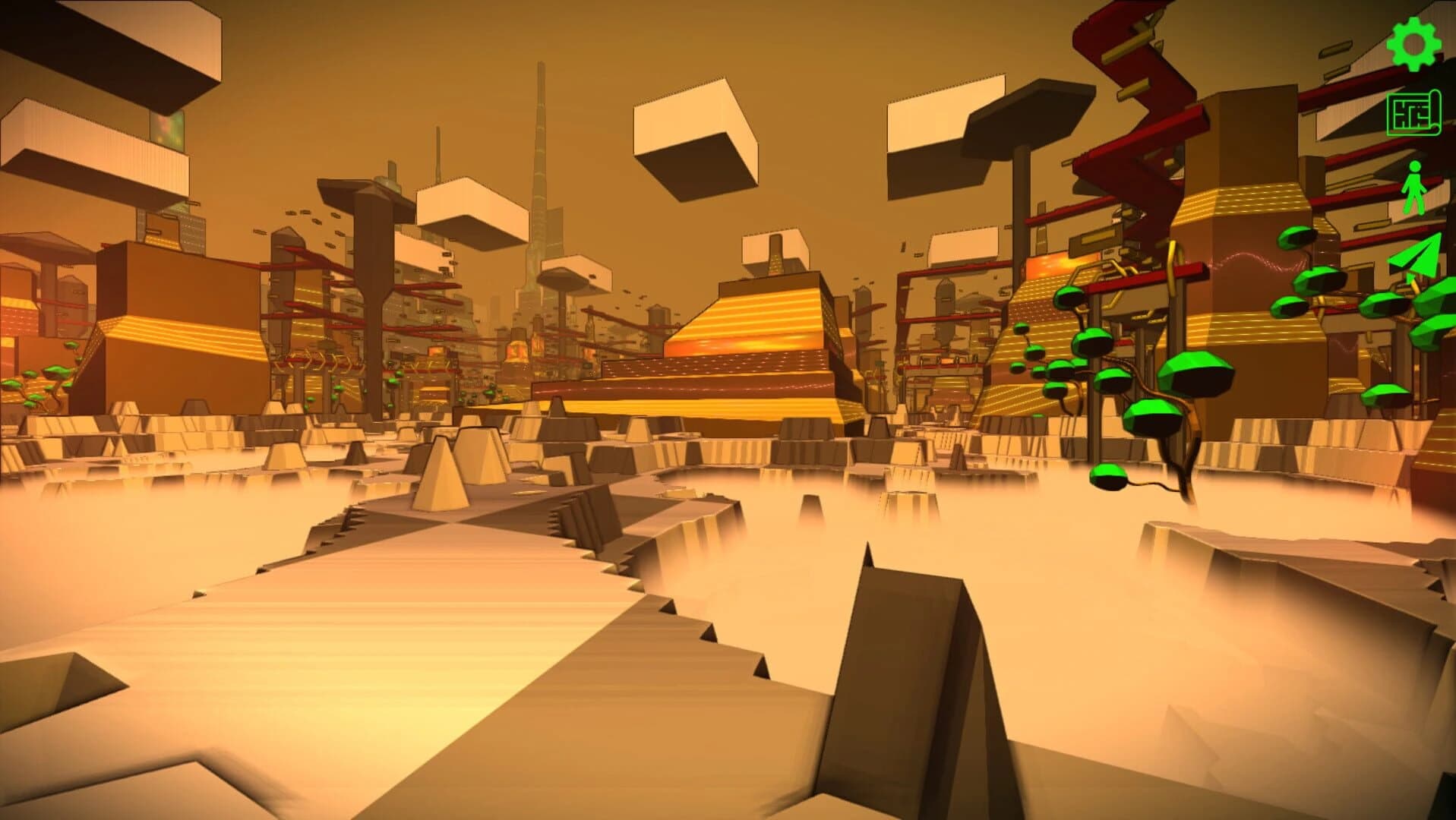The image size is (1456, 820).
Task: Open settings with the green gear icon
Action: click(x=1413, y=44)
